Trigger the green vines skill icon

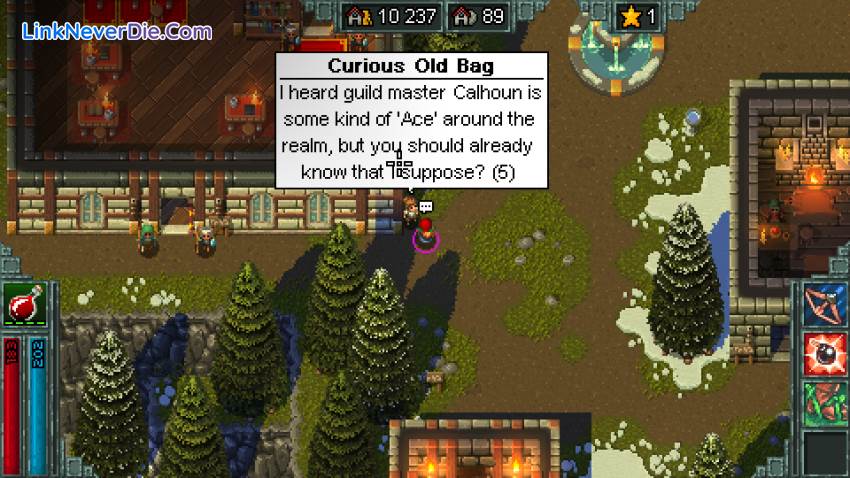(x=824, y=404)
